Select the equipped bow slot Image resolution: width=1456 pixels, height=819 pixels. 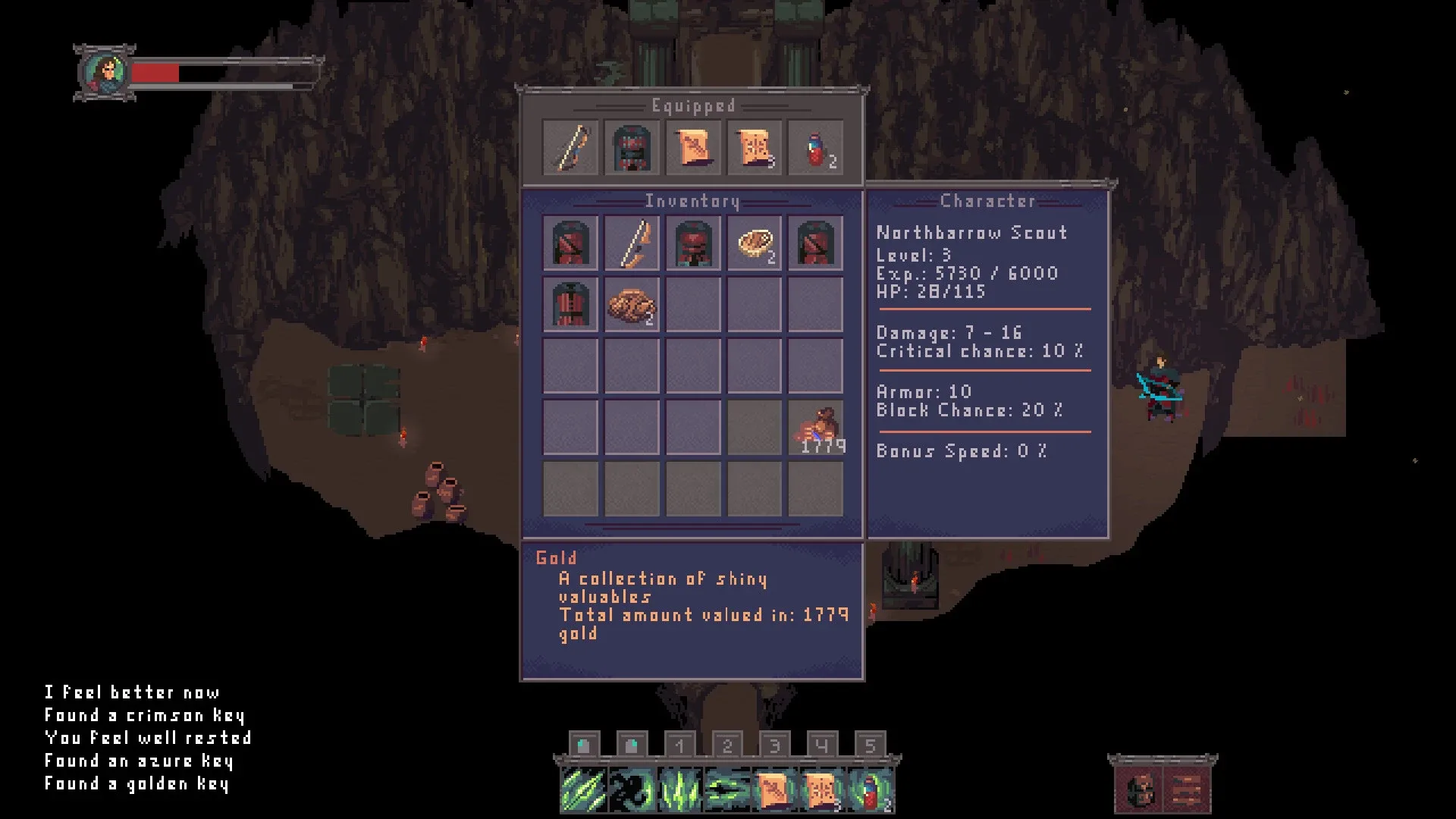point(570,147)
